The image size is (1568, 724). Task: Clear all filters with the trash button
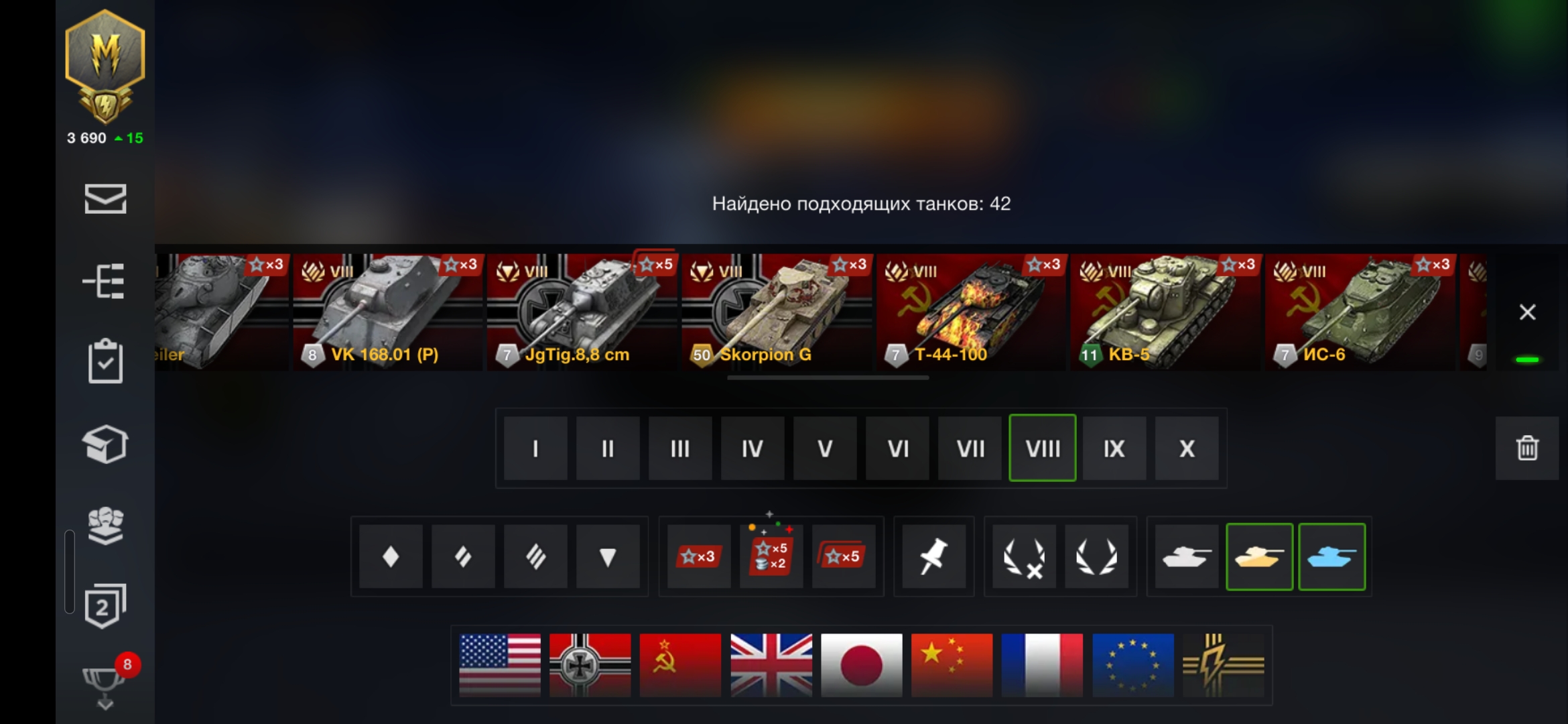click(x=1527, y=448)
